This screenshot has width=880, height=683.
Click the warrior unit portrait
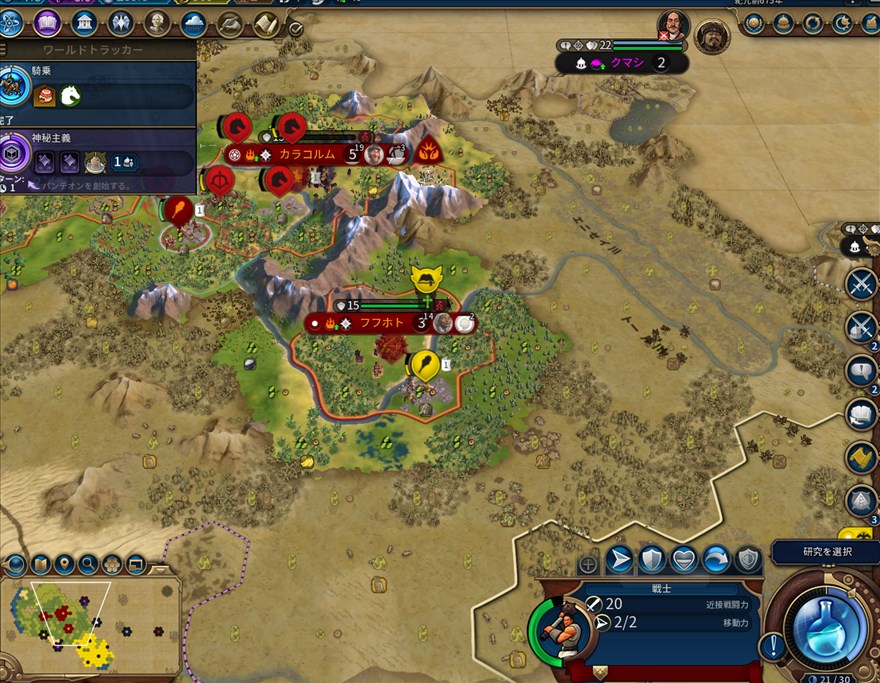point(559,629)
